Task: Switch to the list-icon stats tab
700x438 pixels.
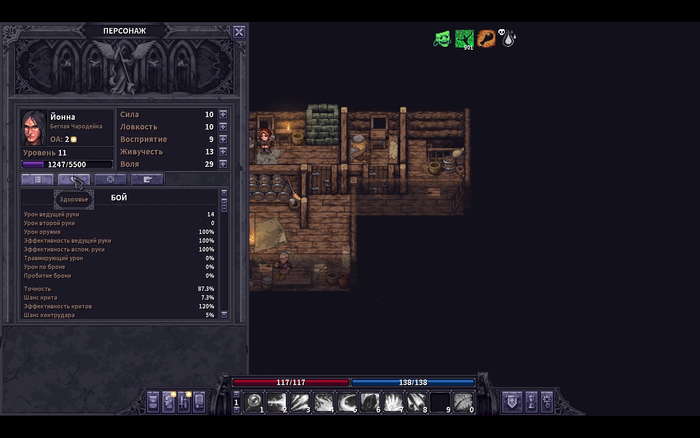Action: click(37, 179)
